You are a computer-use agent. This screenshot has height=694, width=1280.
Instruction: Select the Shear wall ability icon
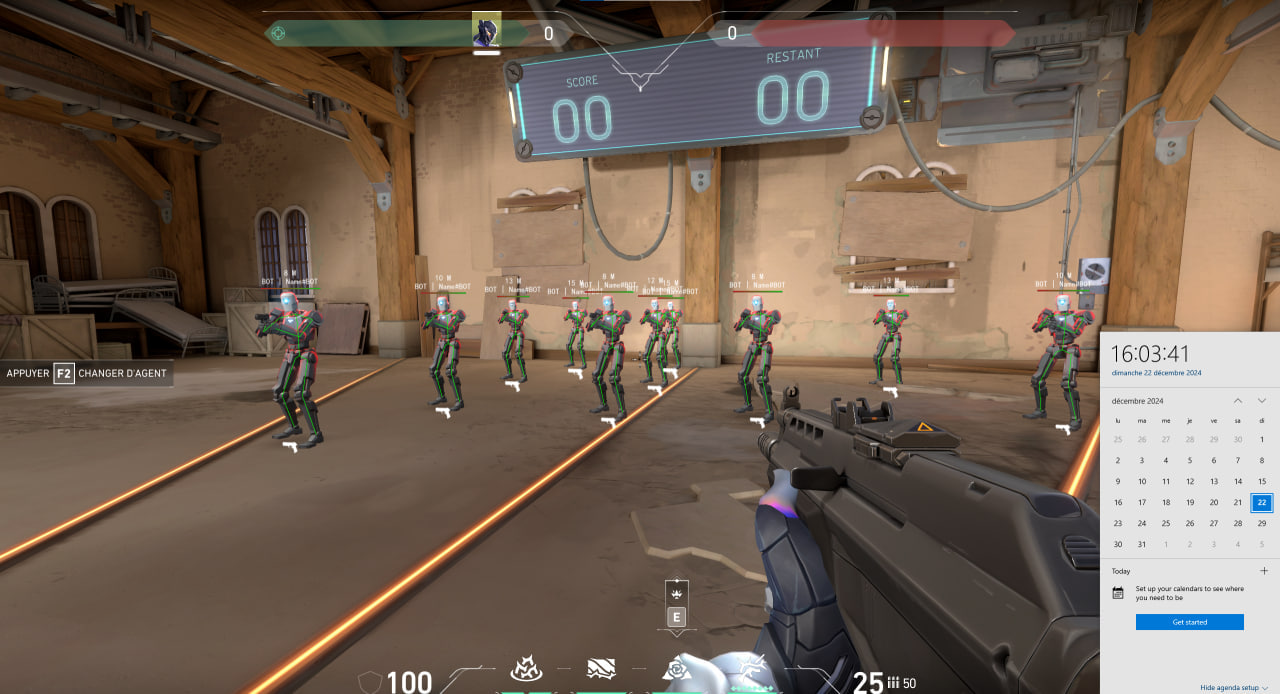click(x=601, y=668)
